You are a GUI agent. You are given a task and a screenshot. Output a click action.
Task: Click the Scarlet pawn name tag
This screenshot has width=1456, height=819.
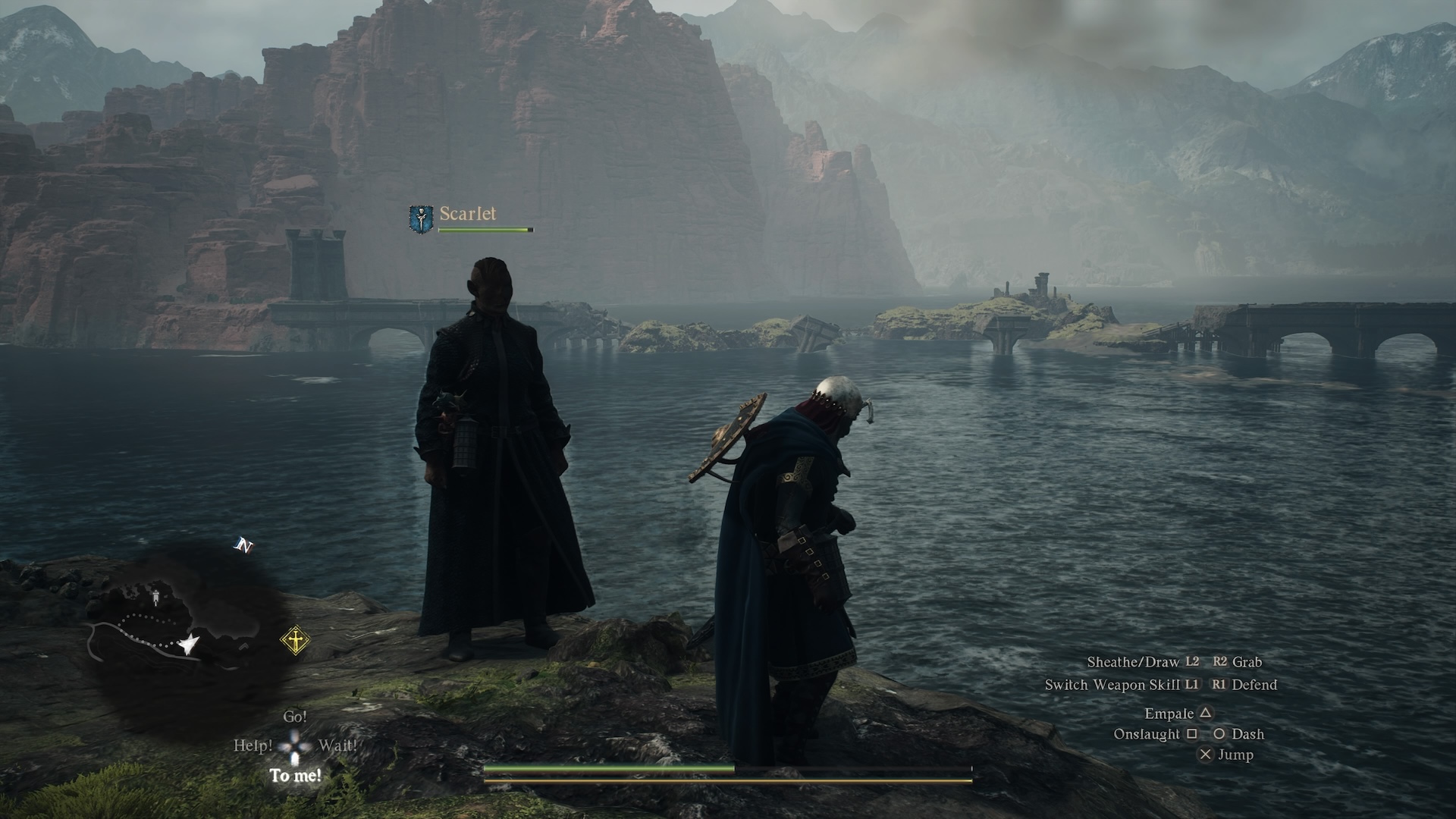click(x=468, y=214)
